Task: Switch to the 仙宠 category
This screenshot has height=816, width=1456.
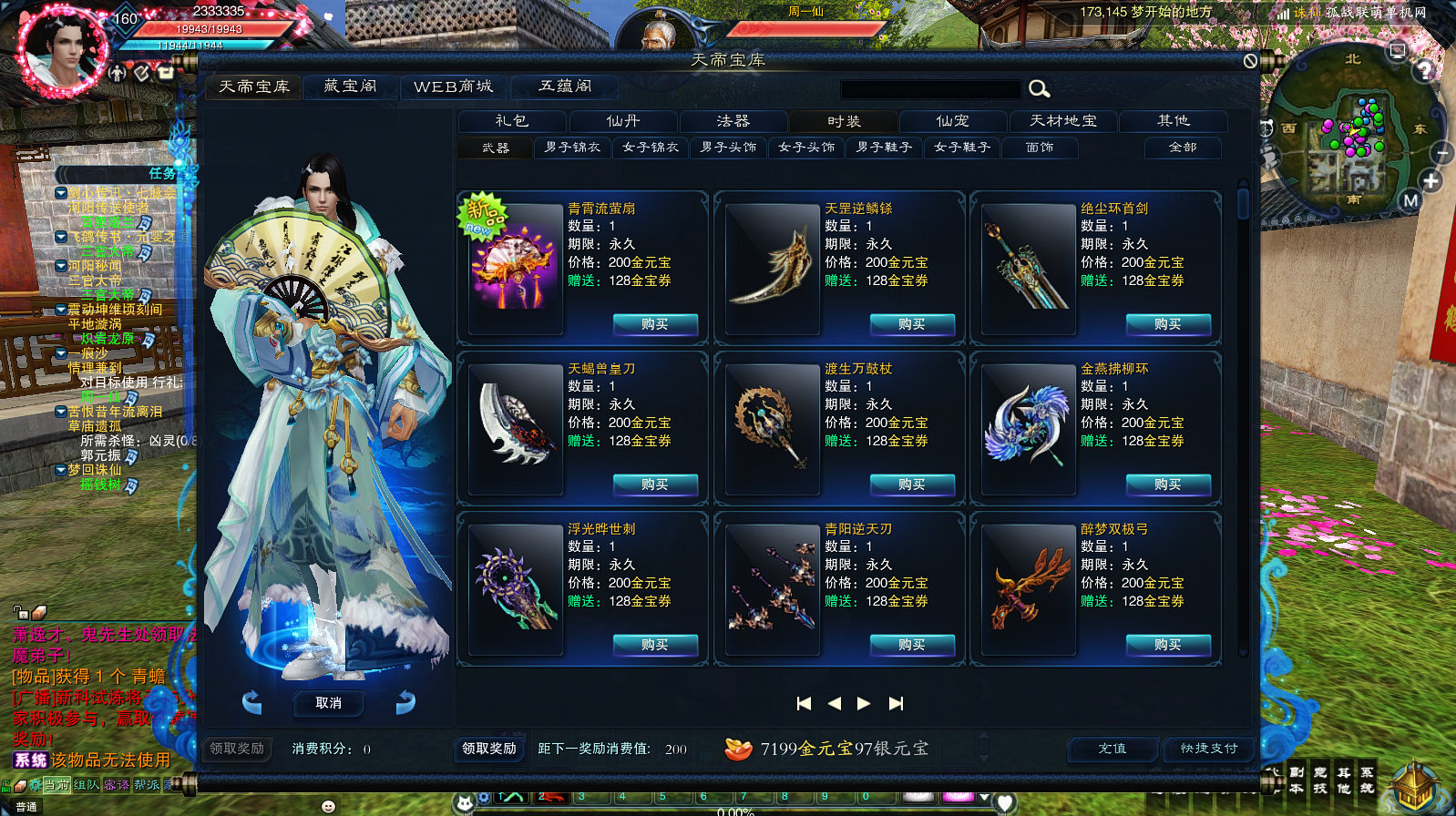Action: (953, 121)
